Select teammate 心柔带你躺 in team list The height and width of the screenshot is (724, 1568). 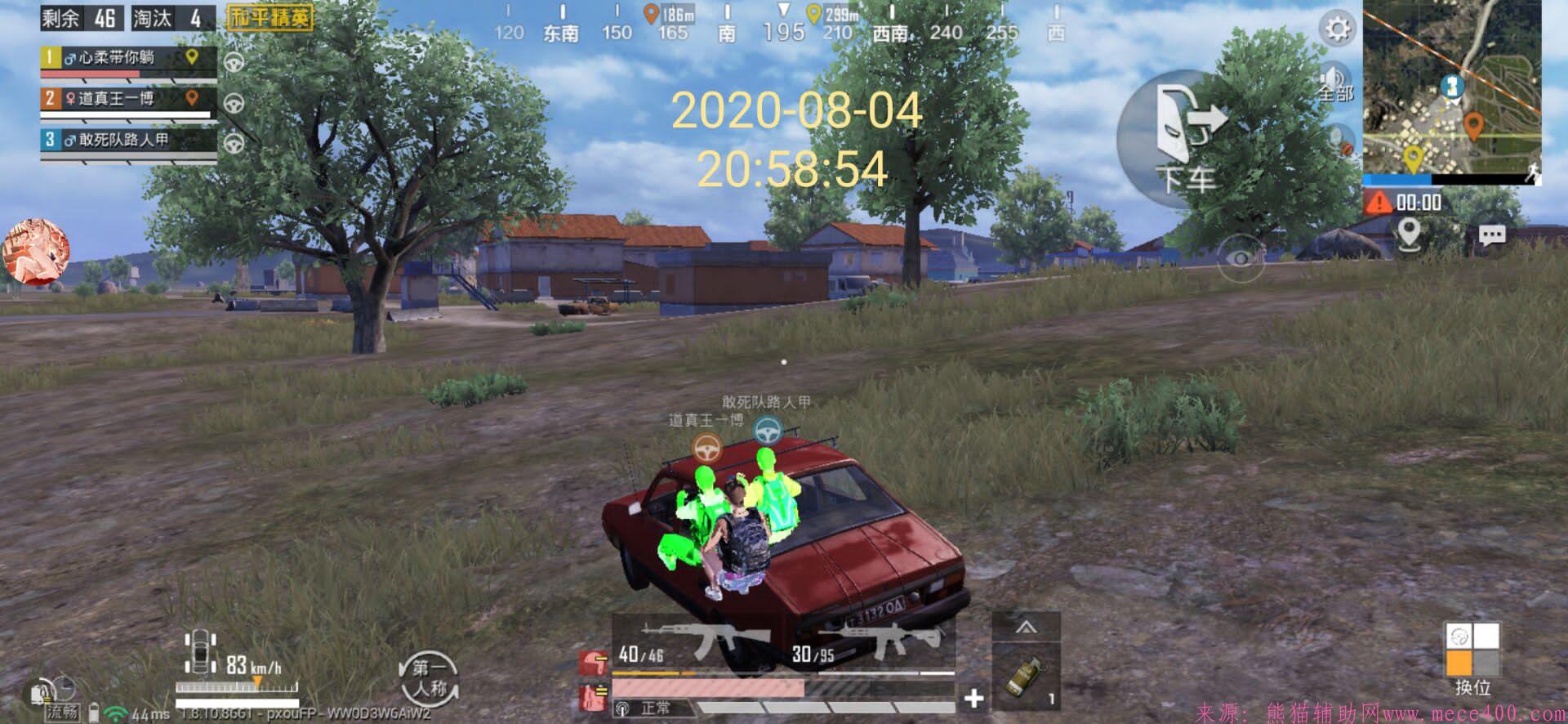tap(128, 59)
